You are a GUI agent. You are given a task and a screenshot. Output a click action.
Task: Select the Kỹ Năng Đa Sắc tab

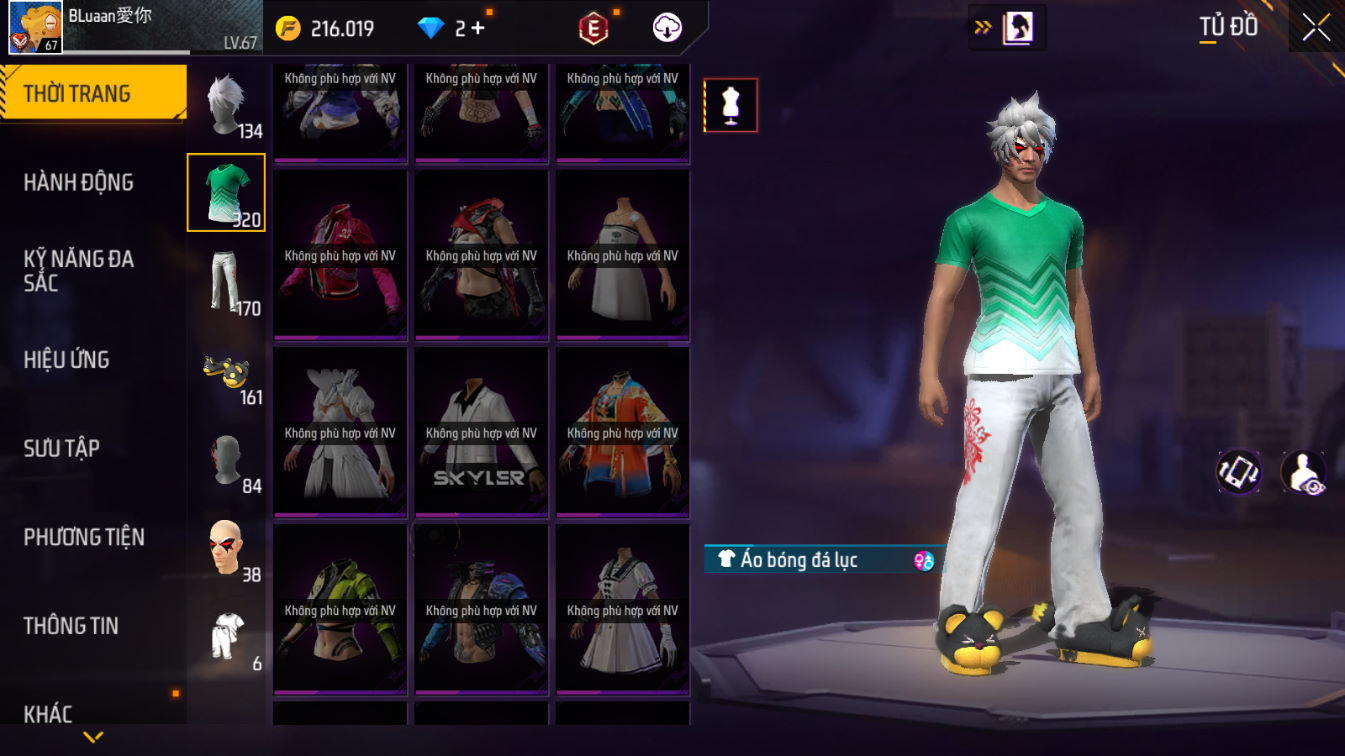tap(79, 271)
